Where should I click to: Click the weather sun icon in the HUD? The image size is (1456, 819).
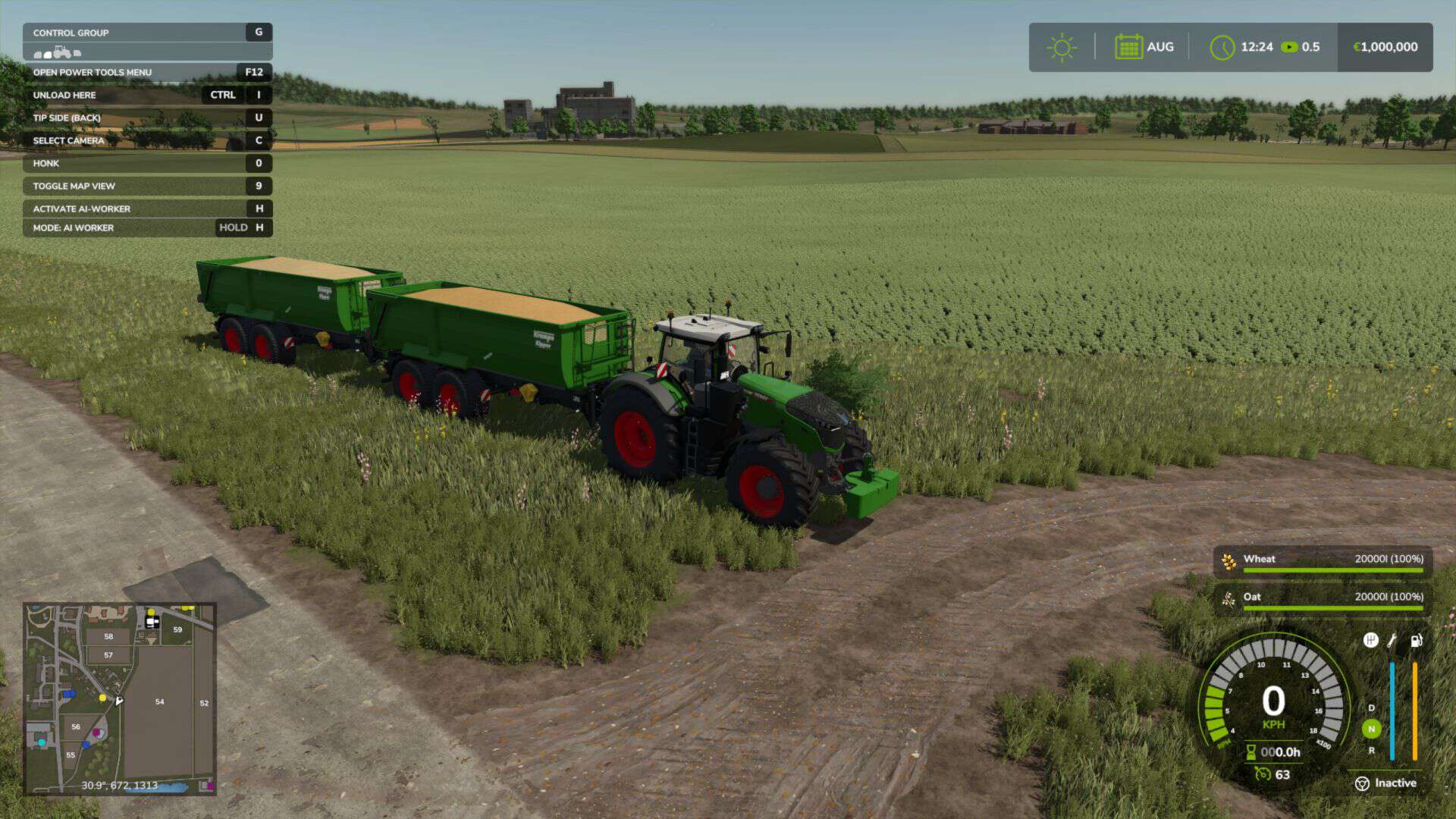coord(1062,46)
